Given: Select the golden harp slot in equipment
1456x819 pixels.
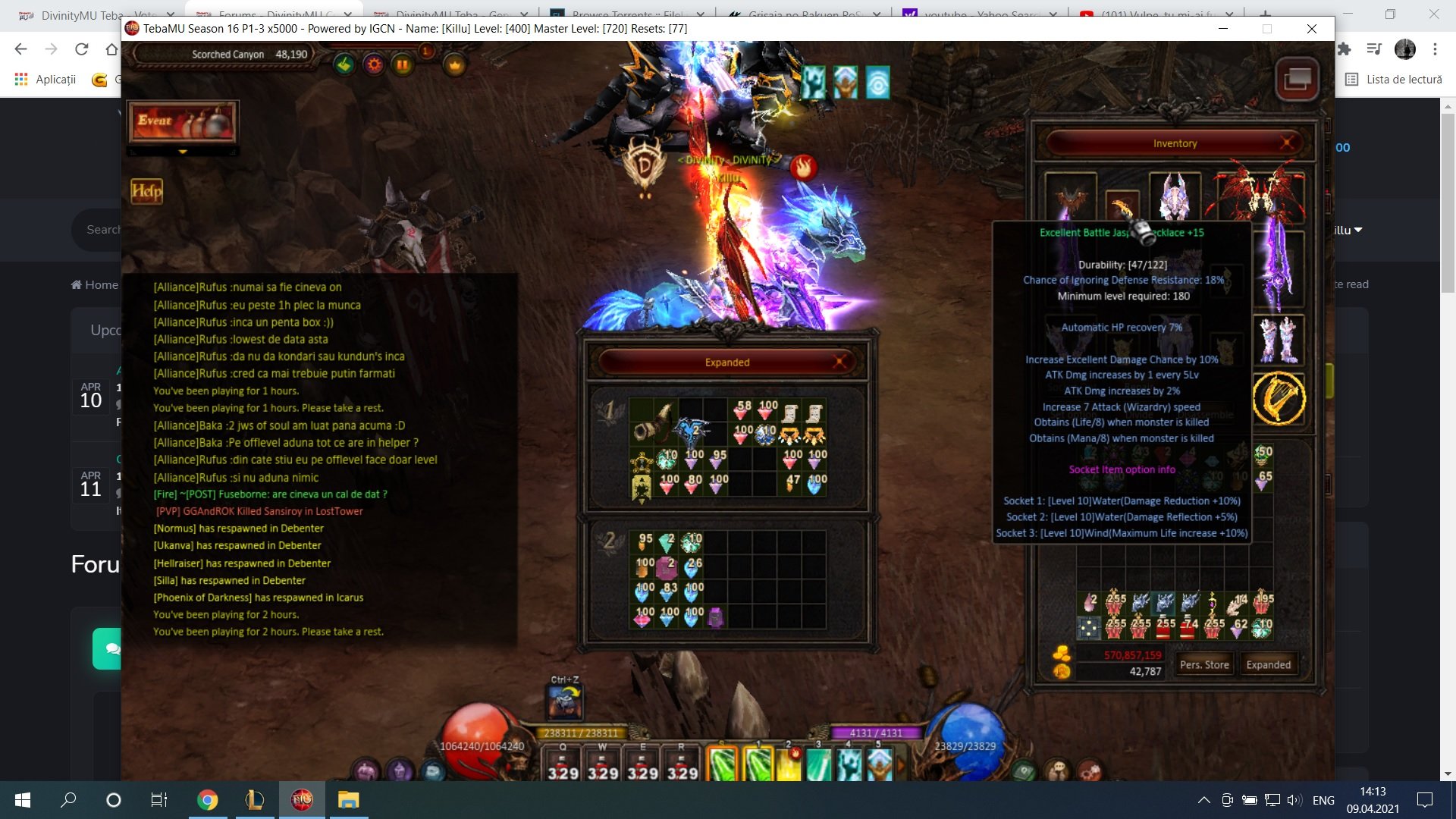Looking at the screenshot, I should pos(1279,398).
